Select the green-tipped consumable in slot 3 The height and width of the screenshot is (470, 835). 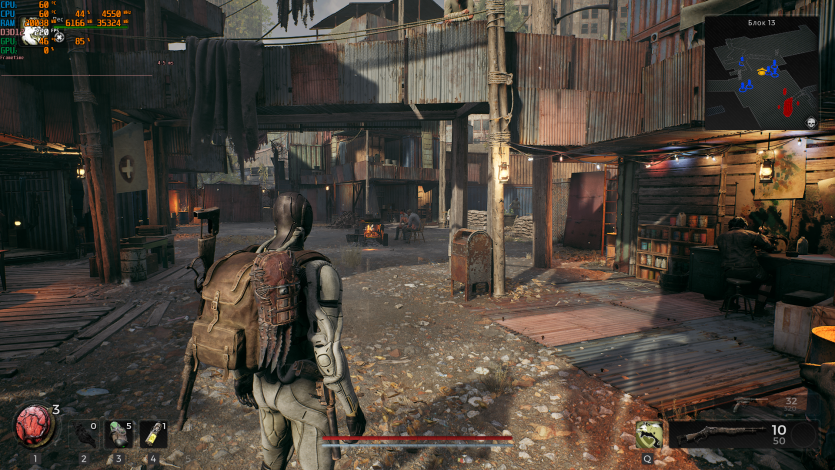pos(119,434)
